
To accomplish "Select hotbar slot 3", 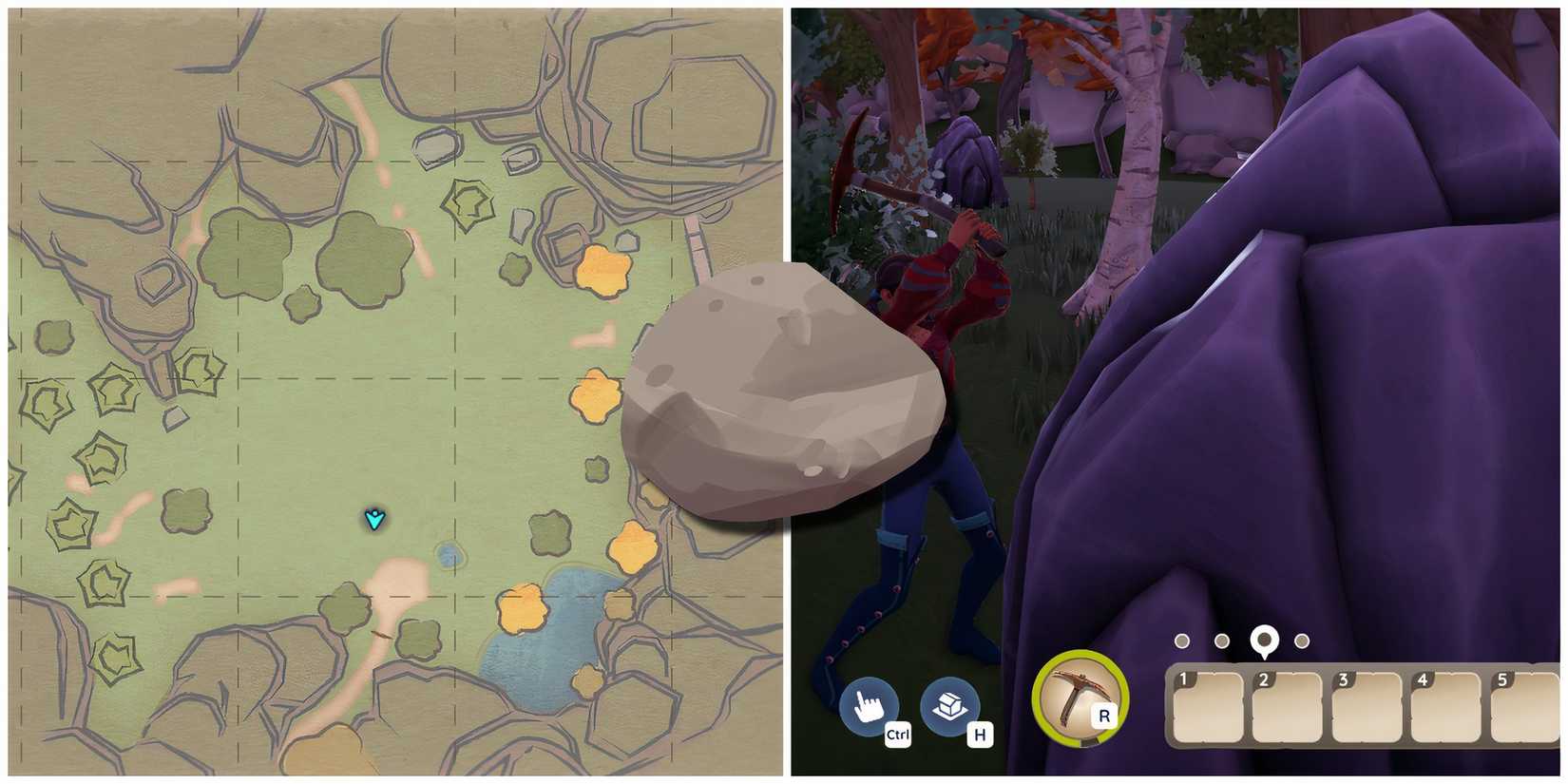I will click(1368, 708).
